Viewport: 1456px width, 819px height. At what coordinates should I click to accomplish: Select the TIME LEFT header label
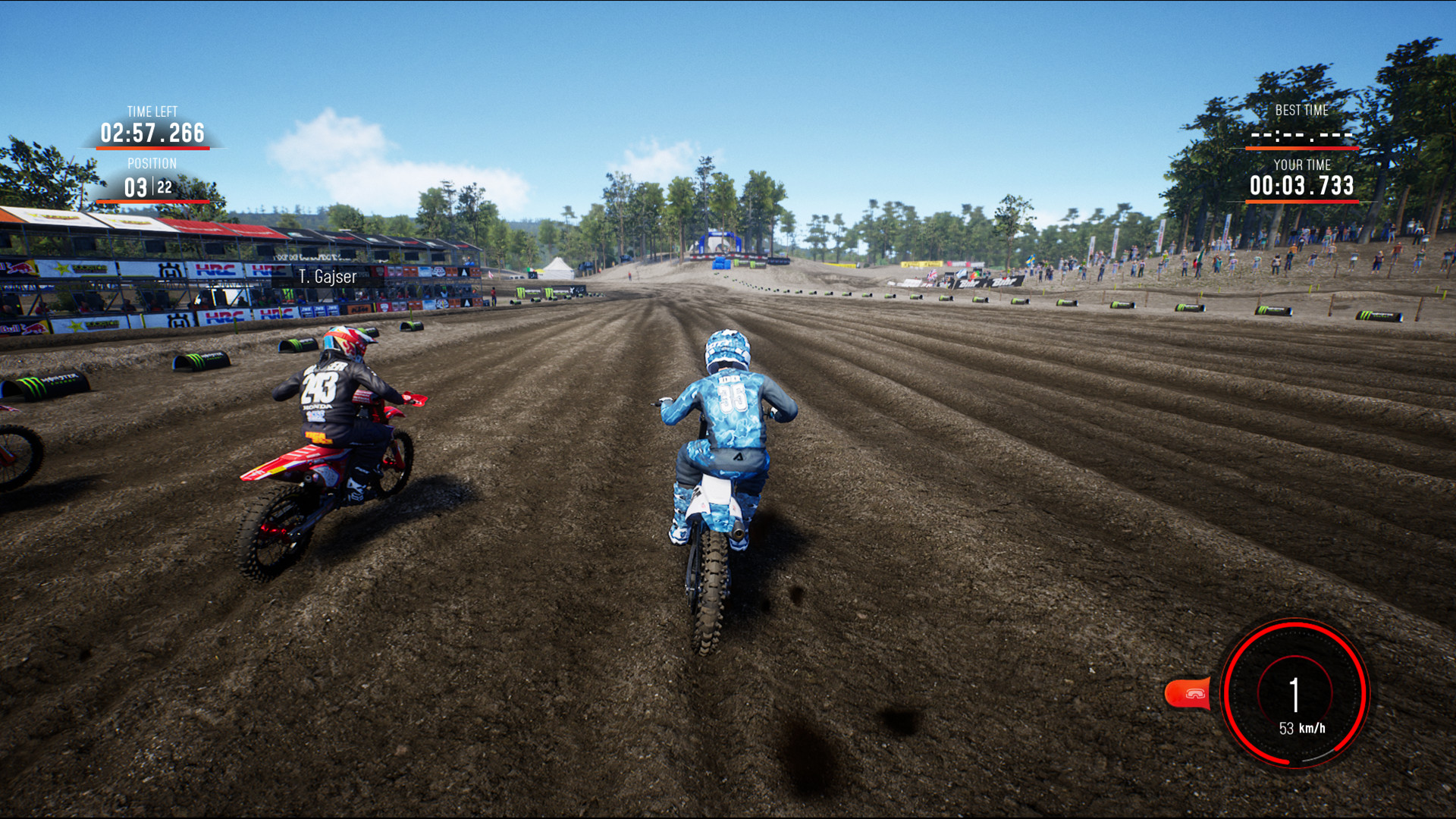152,110
